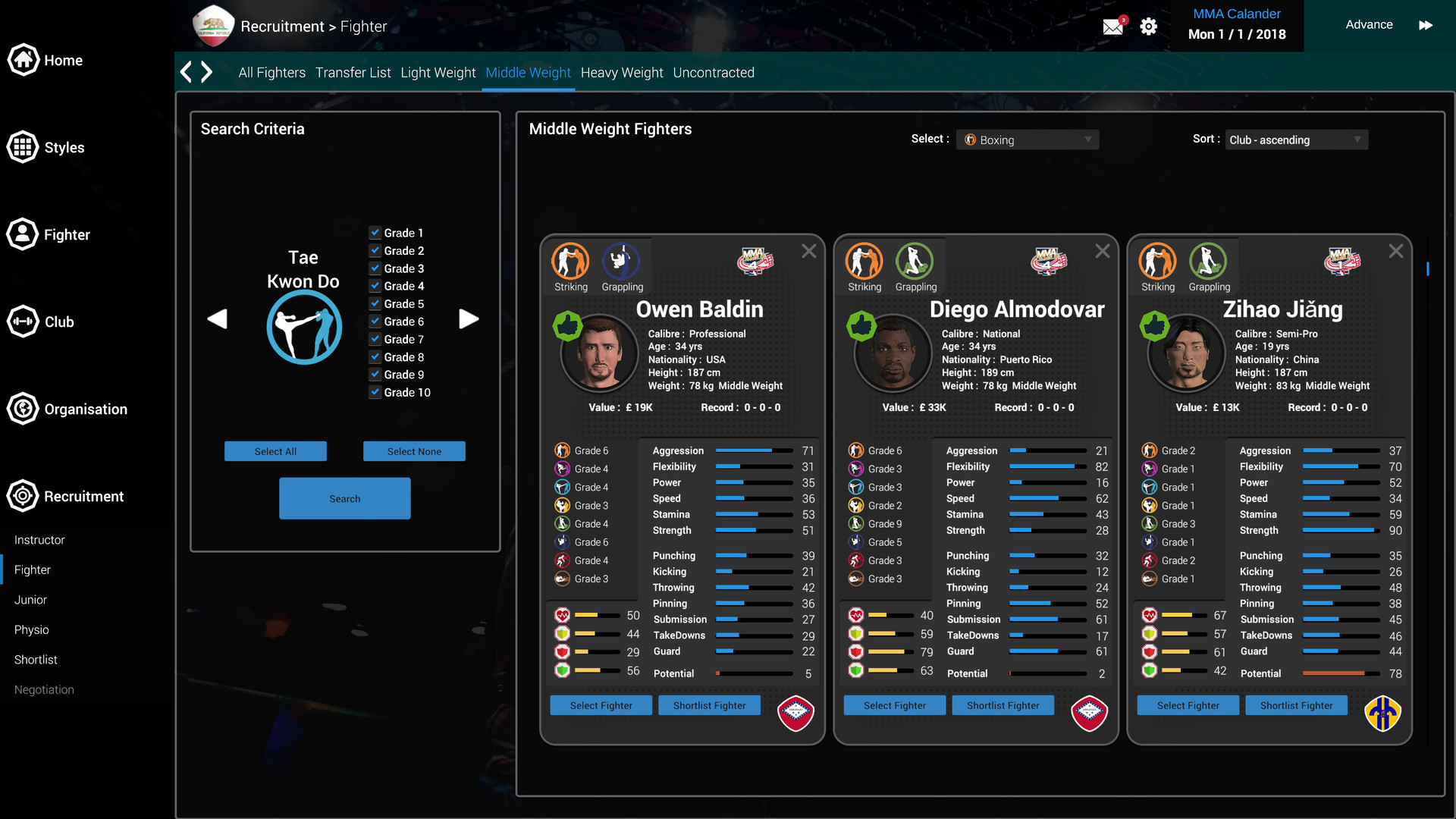Click the Striking icon on Owen Baldin's card
1456x819 pixels.
pyautogui.click(x=570, y=262)
